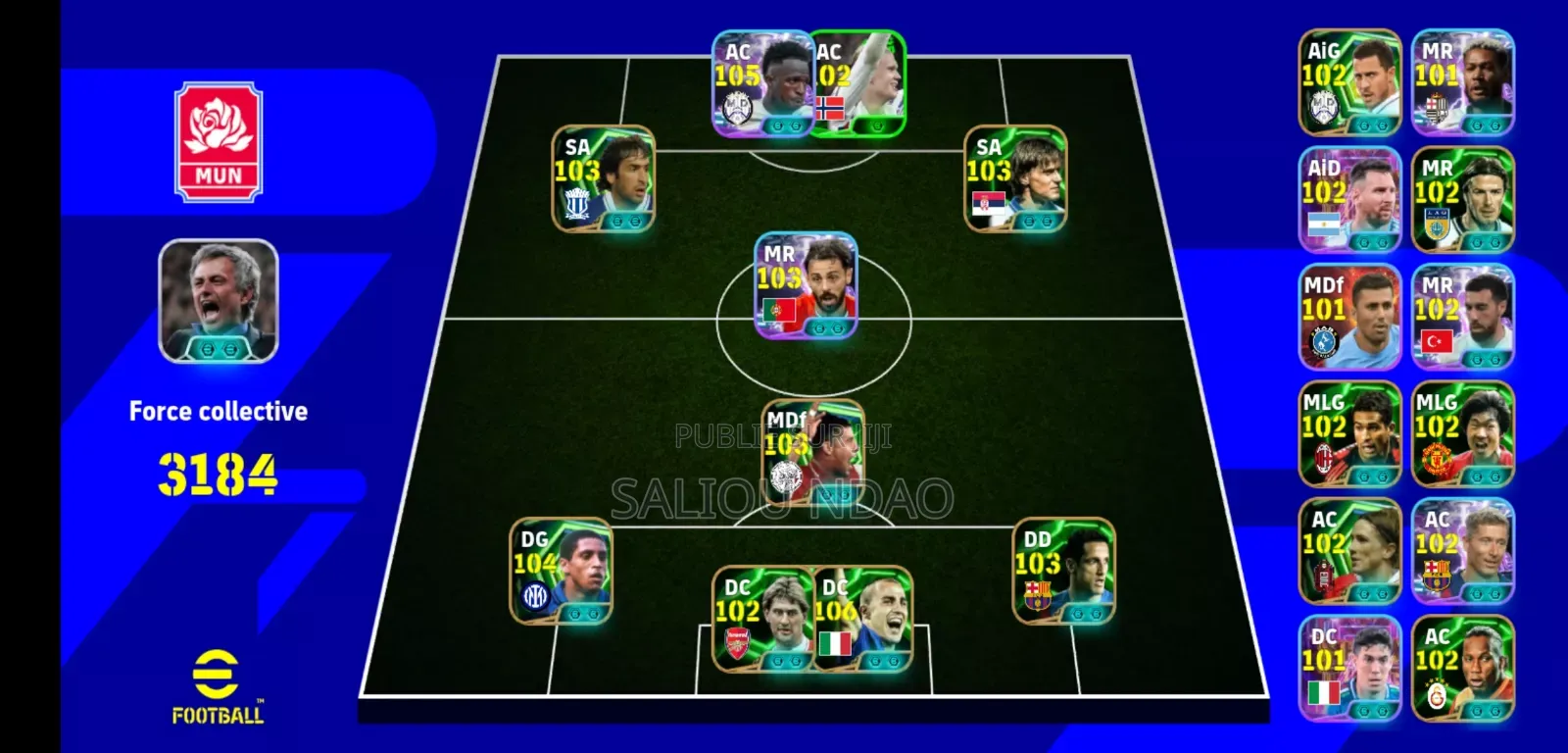
Task: Choose the AiD 102 Argentina substitute card
Action: coord(1349,200)
